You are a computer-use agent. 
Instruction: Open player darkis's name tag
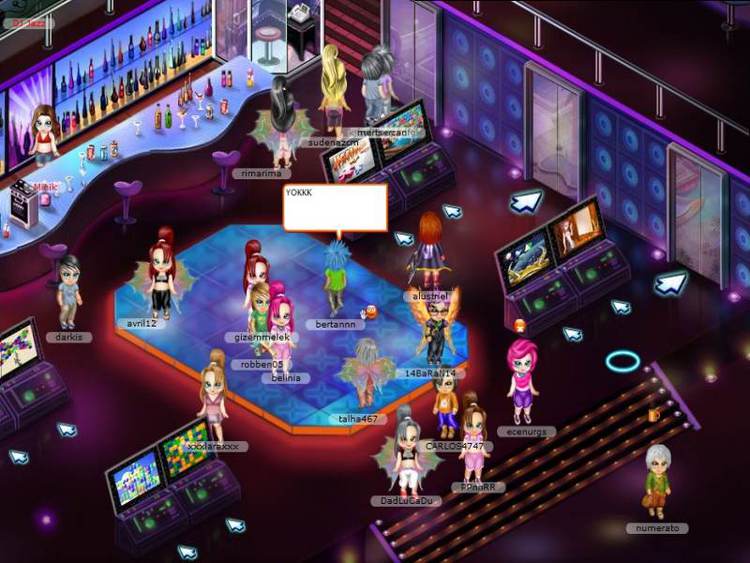click(x=68, y=337)
